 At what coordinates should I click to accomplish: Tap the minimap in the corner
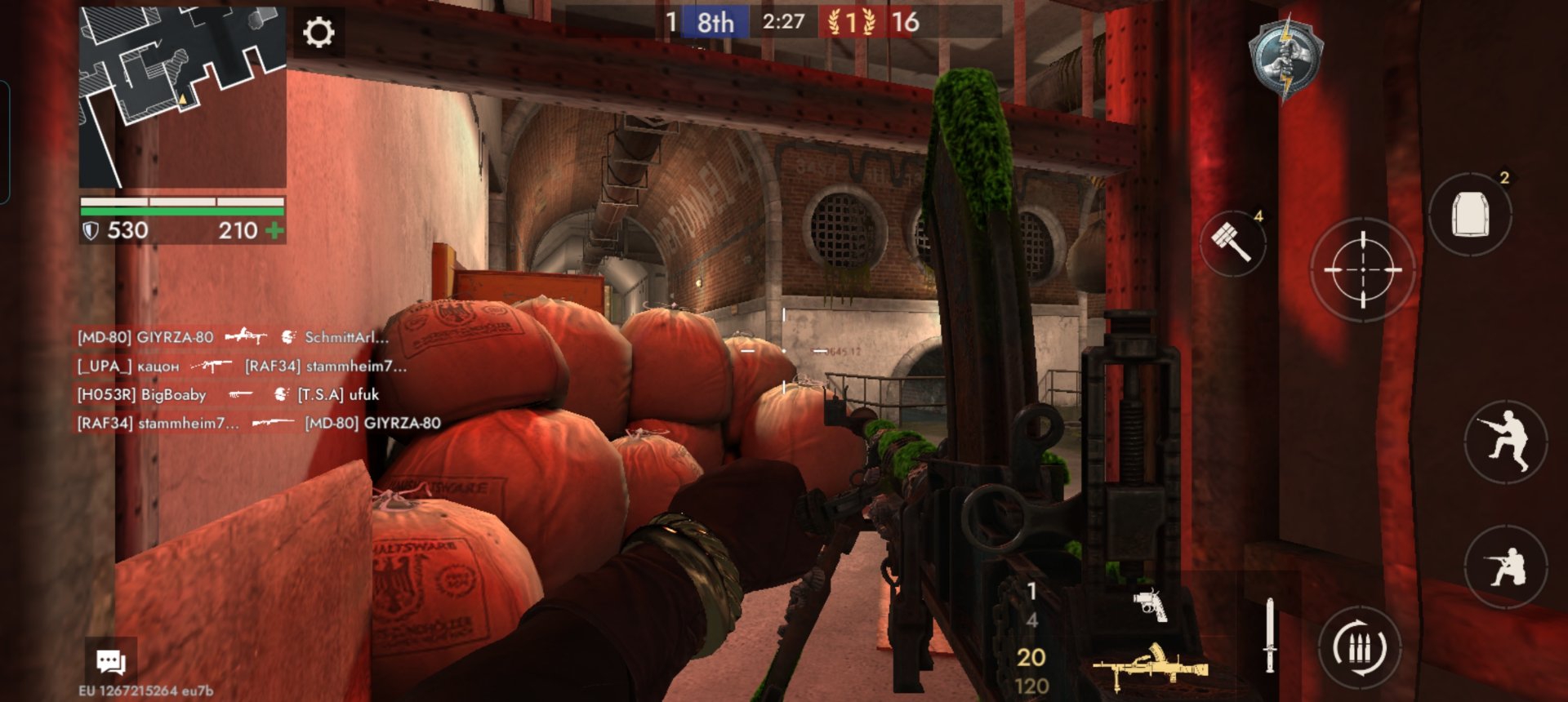(182, 97)
